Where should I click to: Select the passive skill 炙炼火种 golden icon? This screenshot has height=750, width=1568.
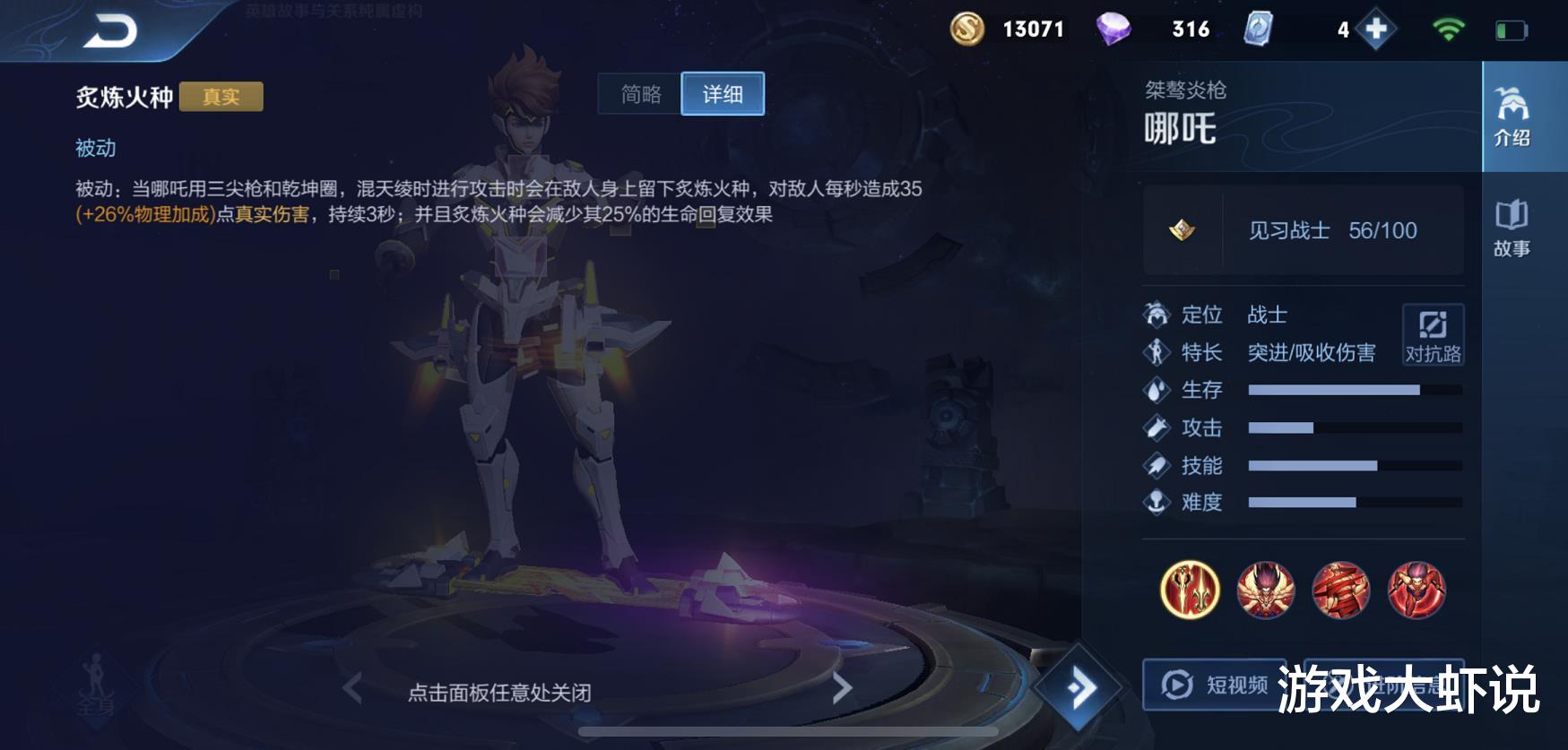point(1192,590)
